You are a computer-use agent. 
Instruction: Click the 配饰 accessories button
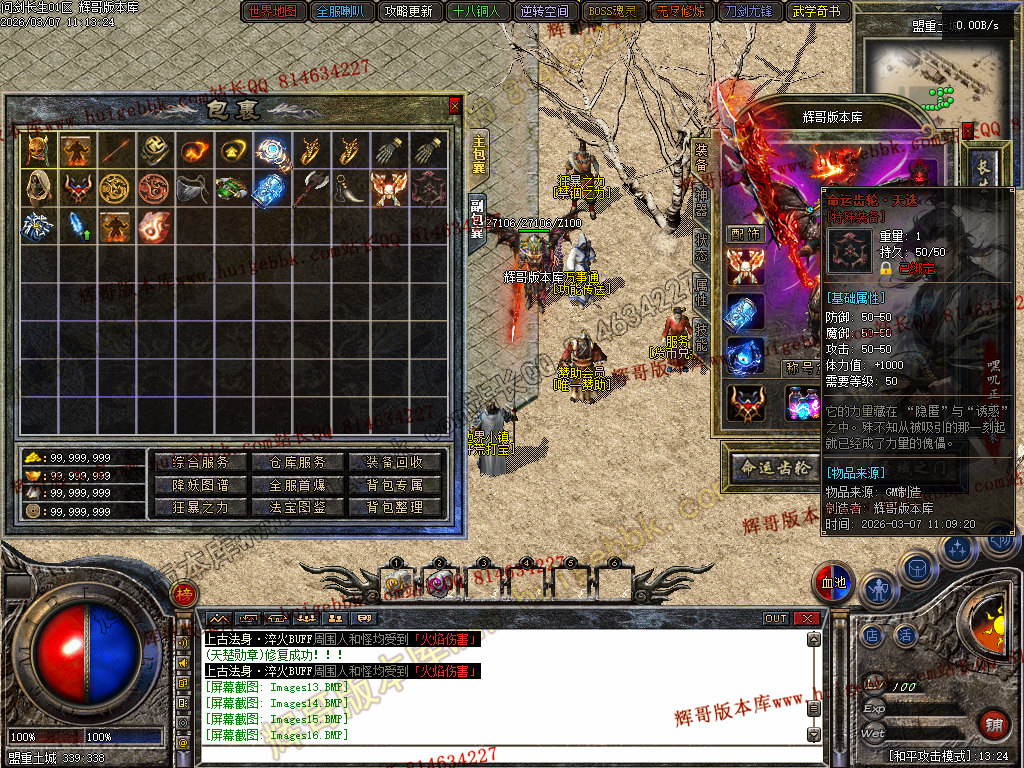tap(744, 234)
